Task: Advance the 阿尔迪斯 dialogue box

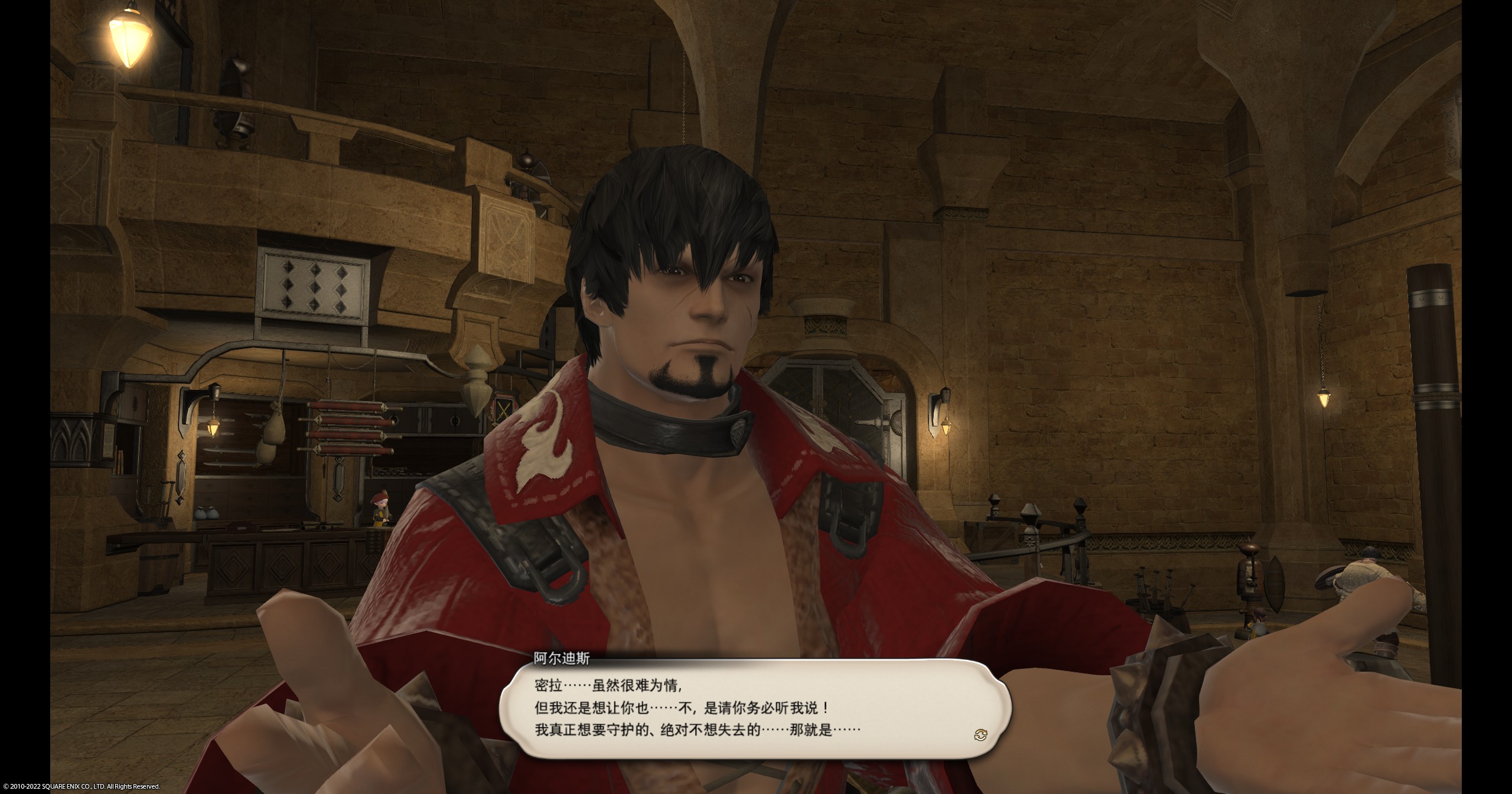Action: 754,708
